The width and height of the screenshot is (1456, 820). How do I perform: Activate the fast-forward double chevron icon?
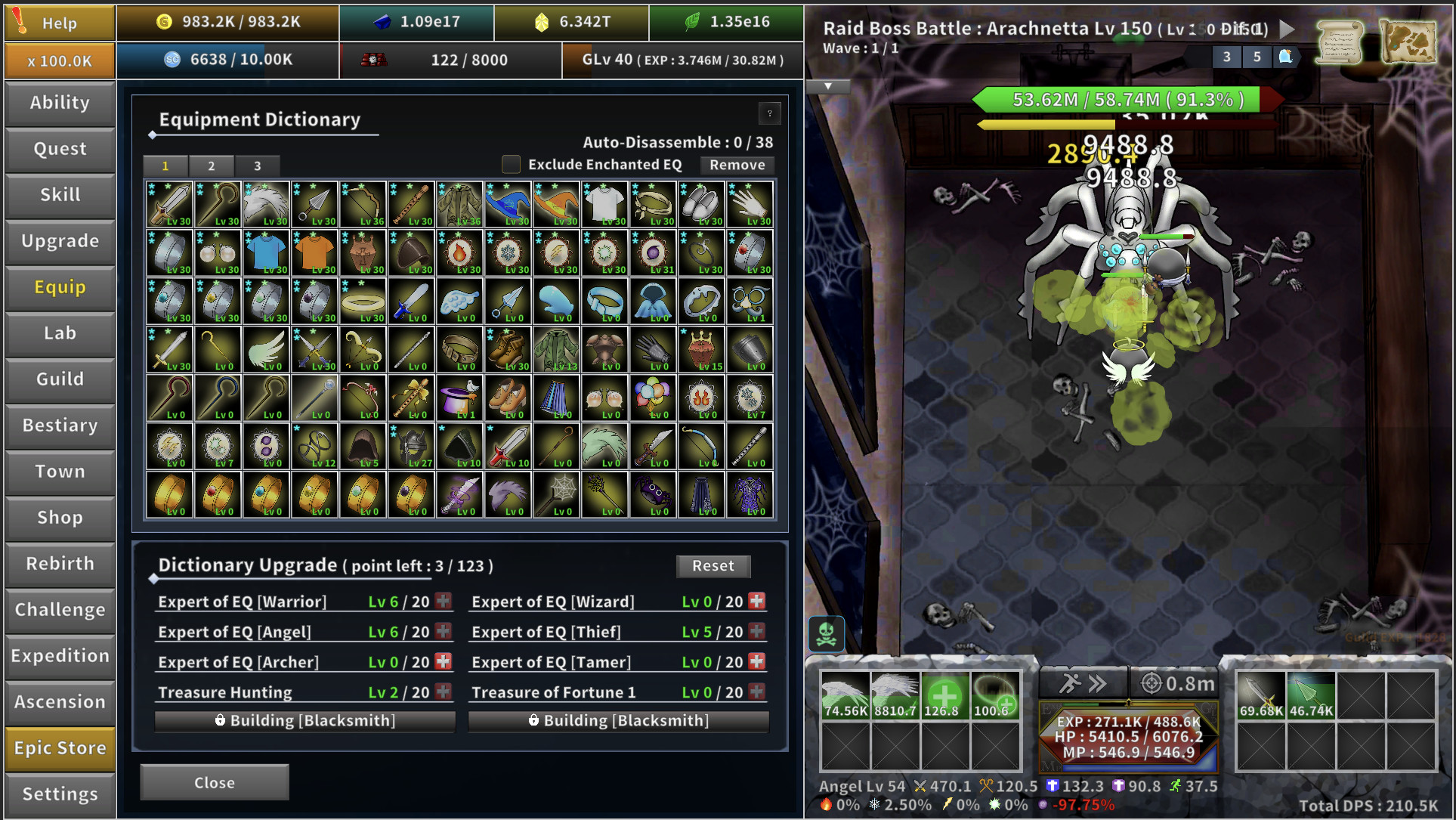[x=1098, y=681]
